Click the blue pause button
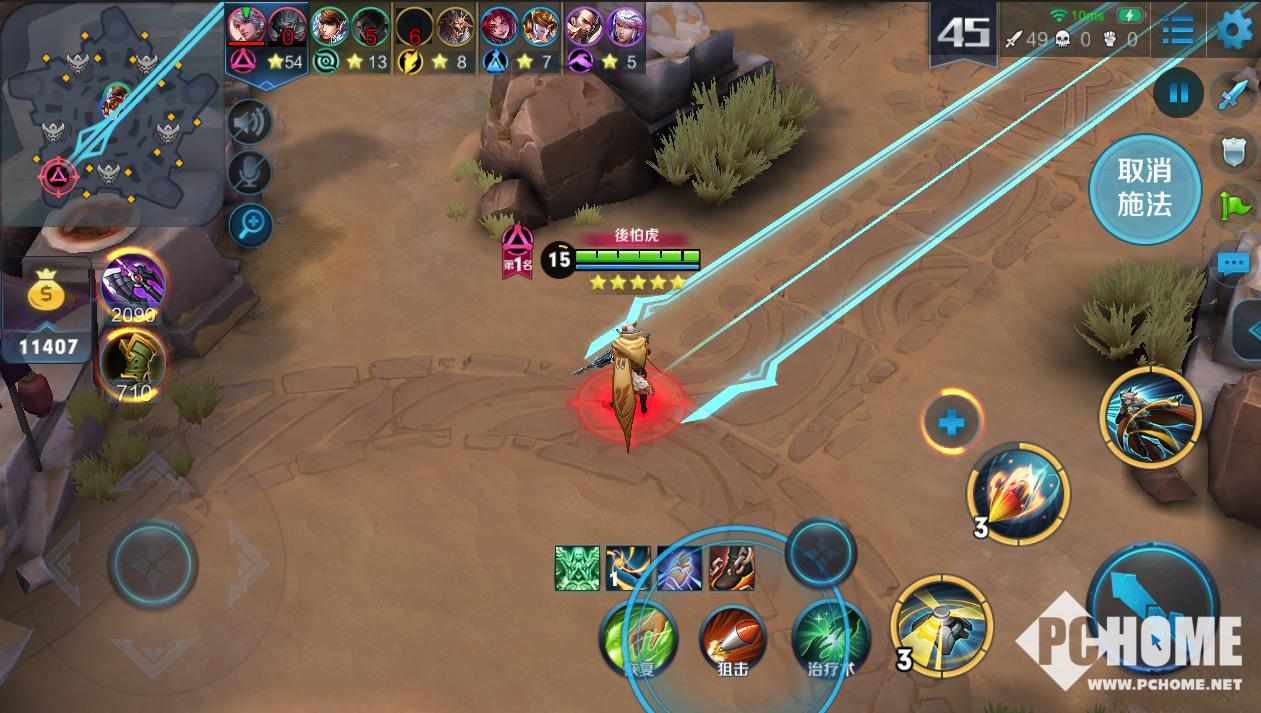 (x=1179, y=94)
